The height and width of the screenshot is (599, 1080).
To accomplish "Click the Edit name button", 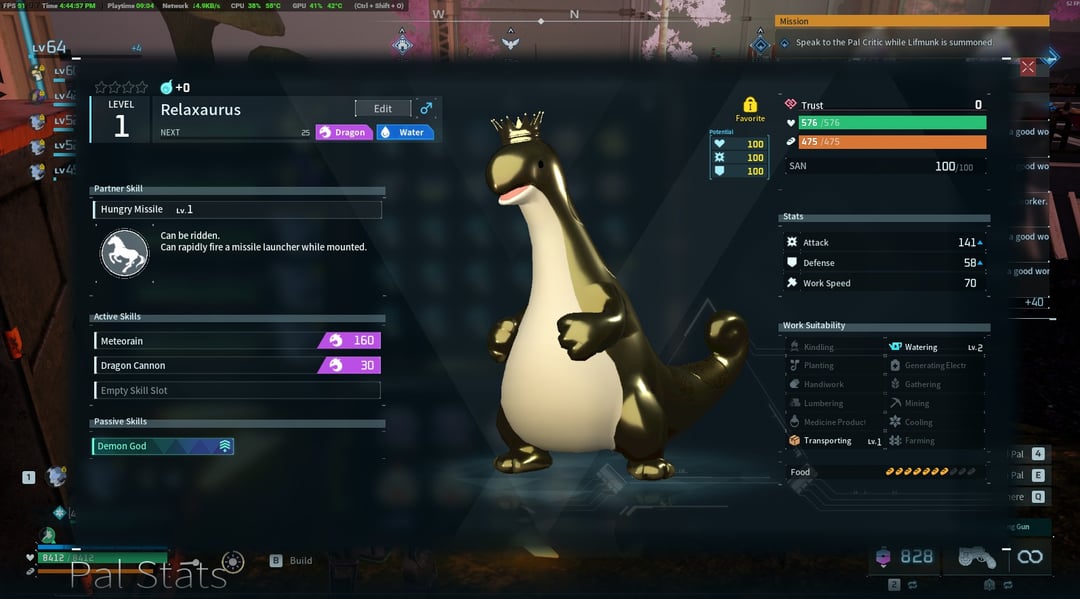I will (x=383, y=108).
